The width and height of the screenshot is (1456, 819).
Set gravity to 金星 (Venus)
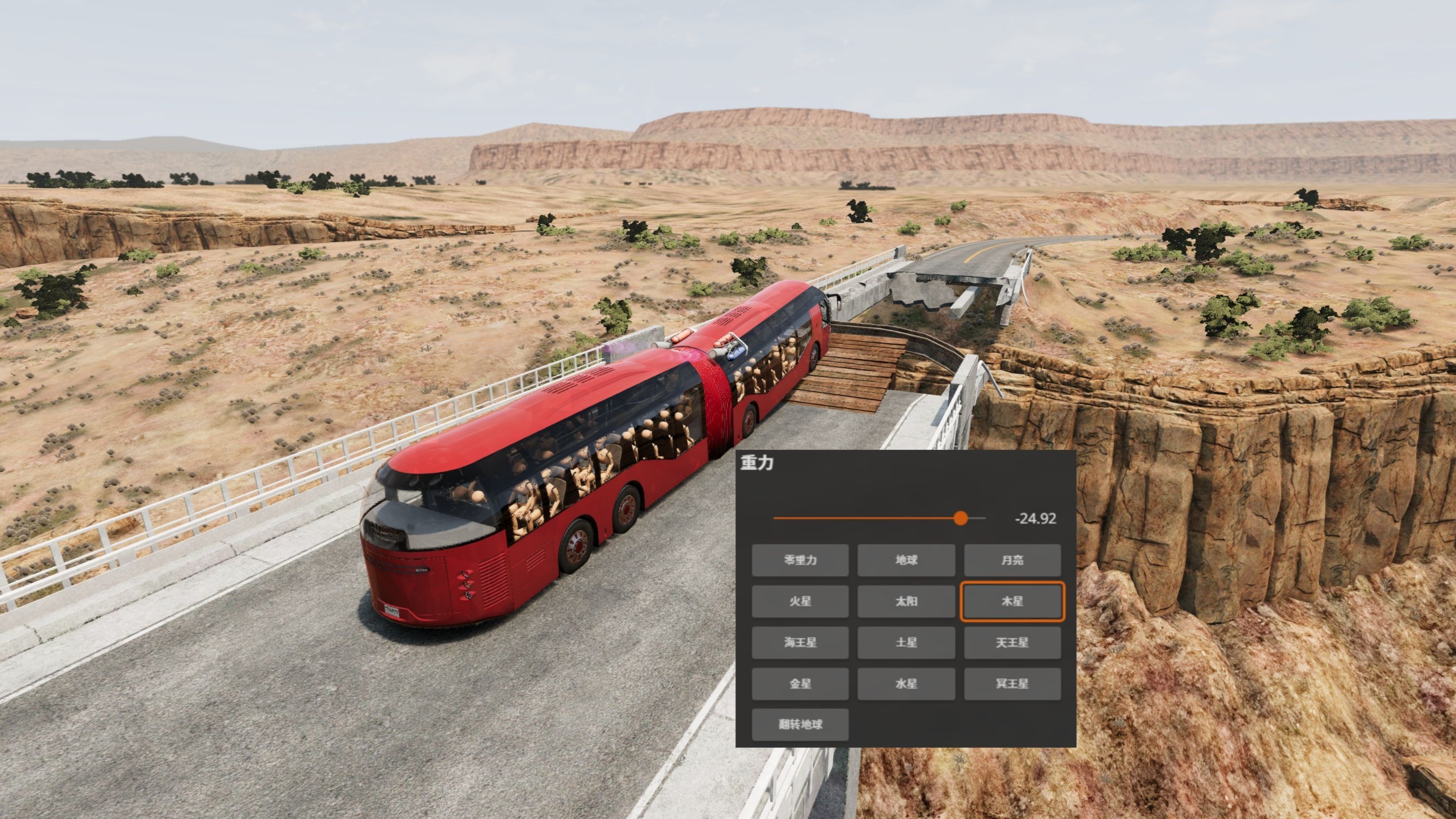[800, 684]
